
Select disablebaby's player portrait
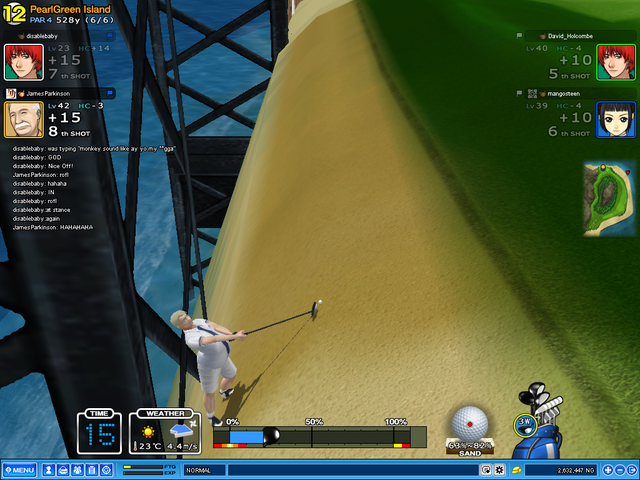23,62
